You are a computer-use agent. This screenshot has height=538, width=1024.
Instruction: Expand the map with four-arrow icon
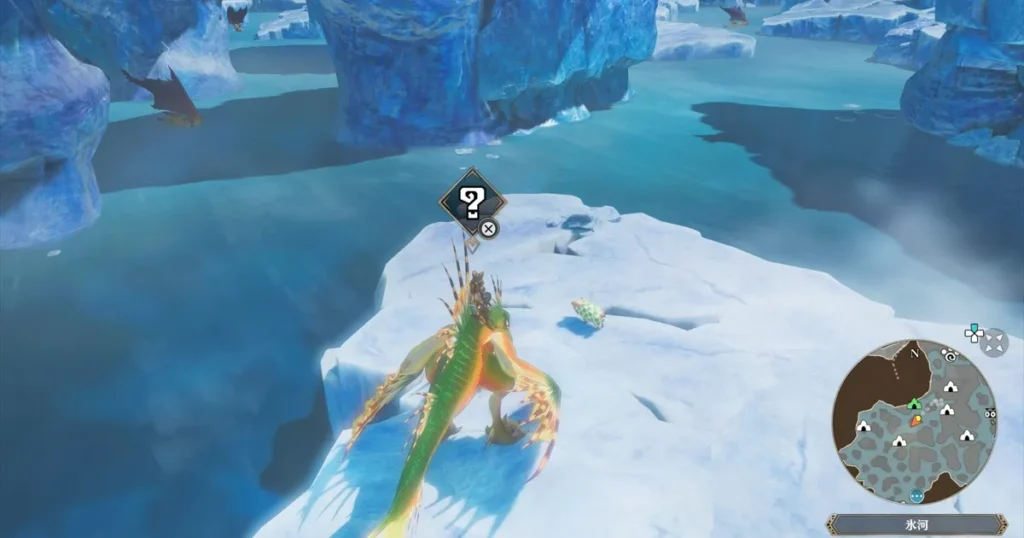(x=994, y=343)
